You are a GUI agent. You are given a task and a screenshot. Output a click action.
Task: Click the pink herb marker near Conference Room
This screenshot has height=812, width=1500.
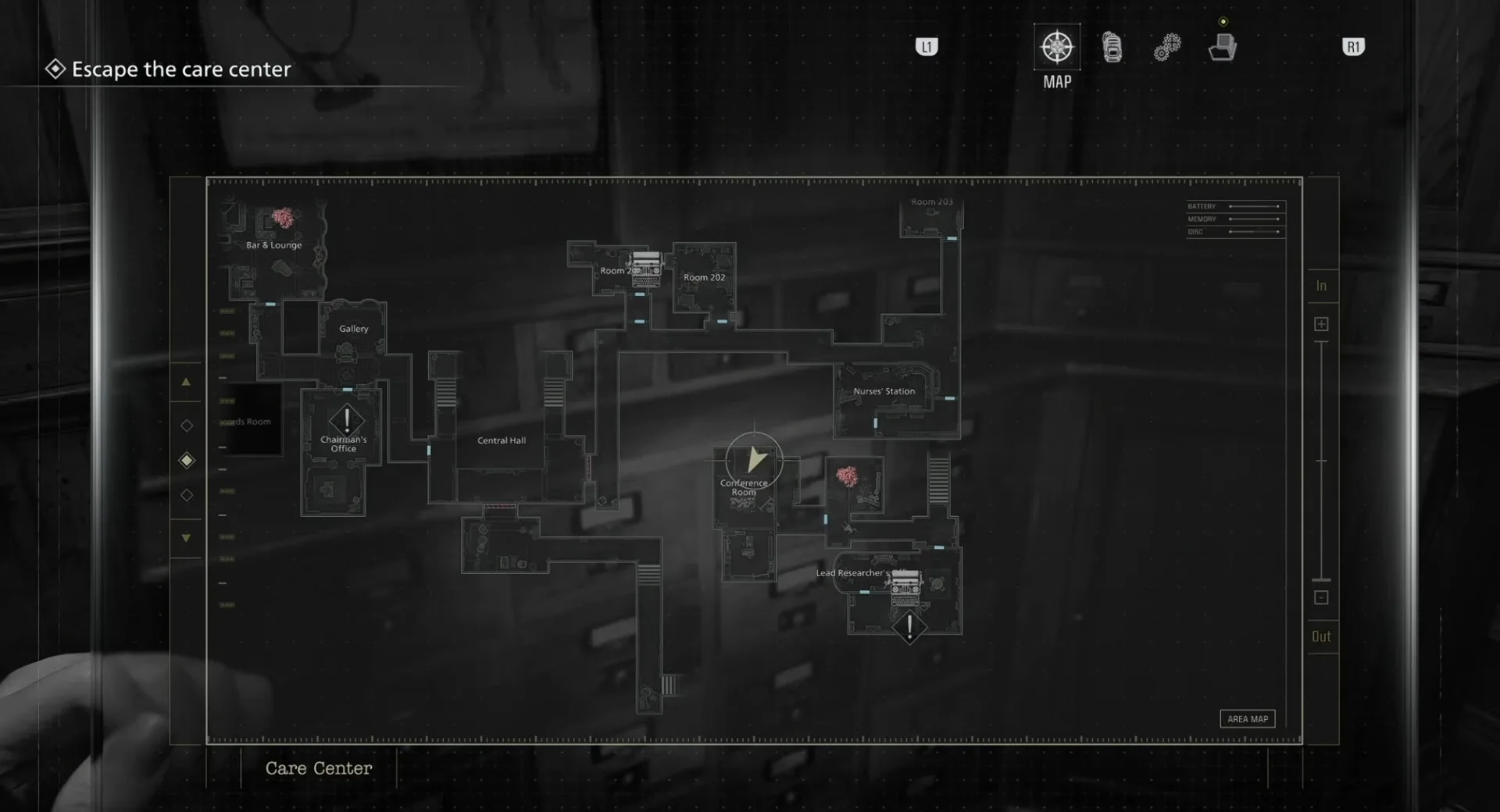tap(848, 475)
